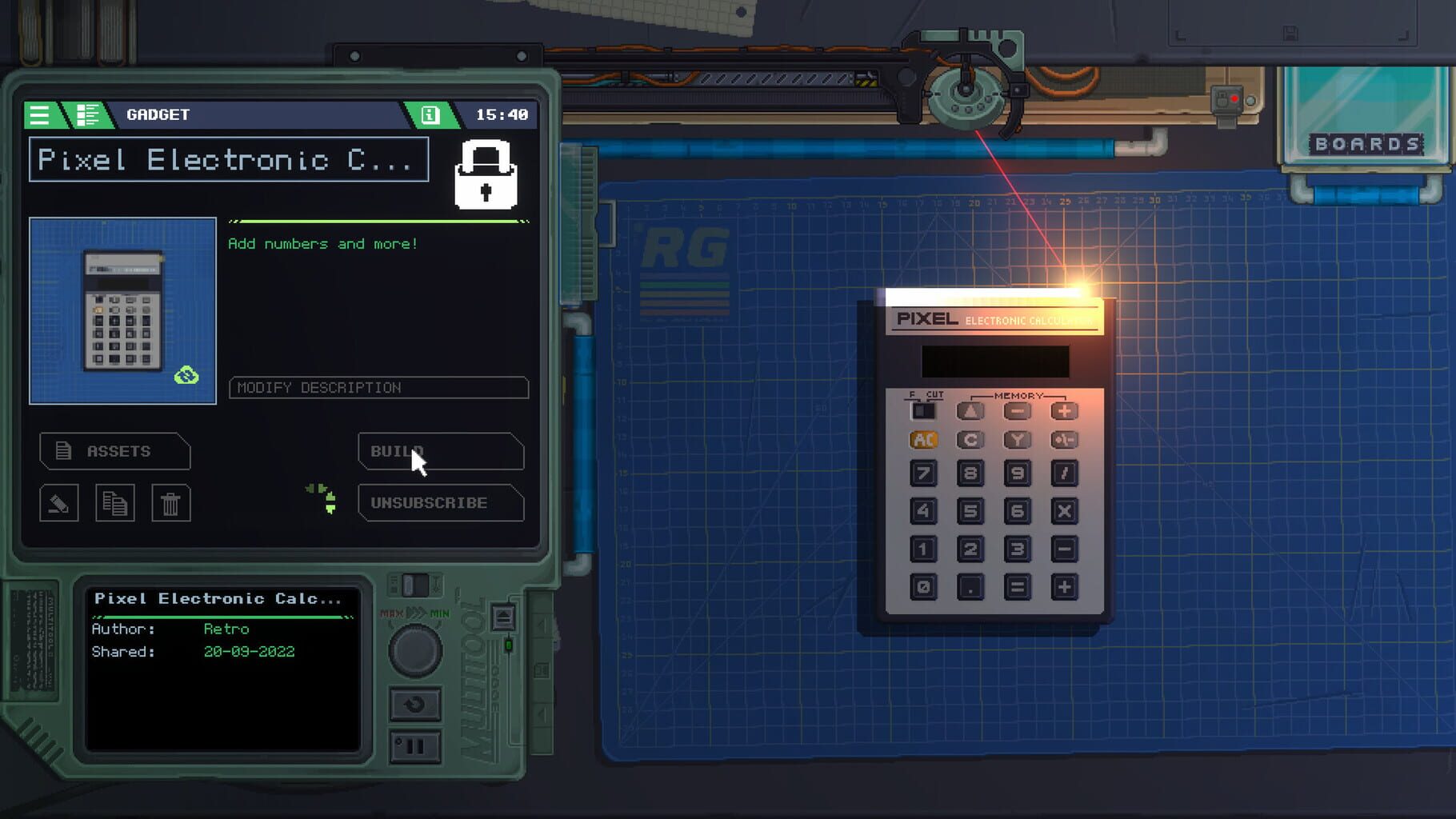
Task: Click UNSUBSCRIBE under the build button
Action: point(441,503)
